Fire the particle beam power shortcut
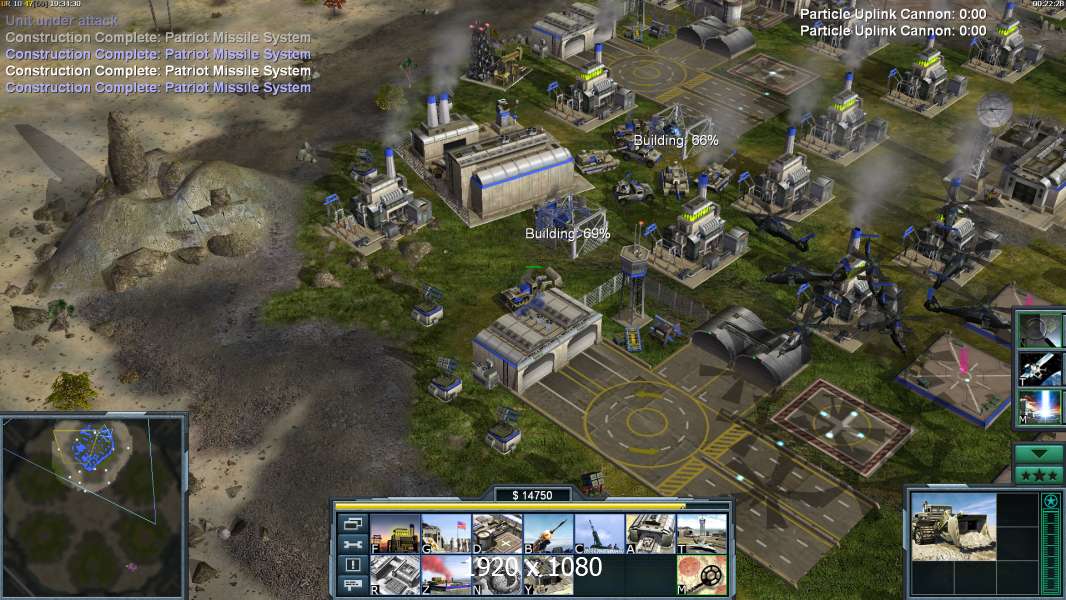 (x=1039, y=407)
